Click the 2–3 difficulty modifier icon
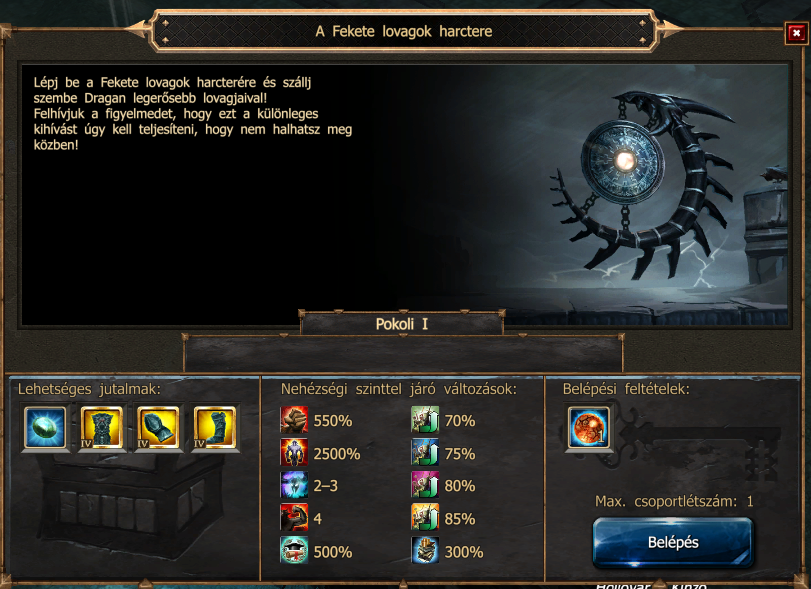The width and height of the screenshot is (811, 589). click(294, 486)
